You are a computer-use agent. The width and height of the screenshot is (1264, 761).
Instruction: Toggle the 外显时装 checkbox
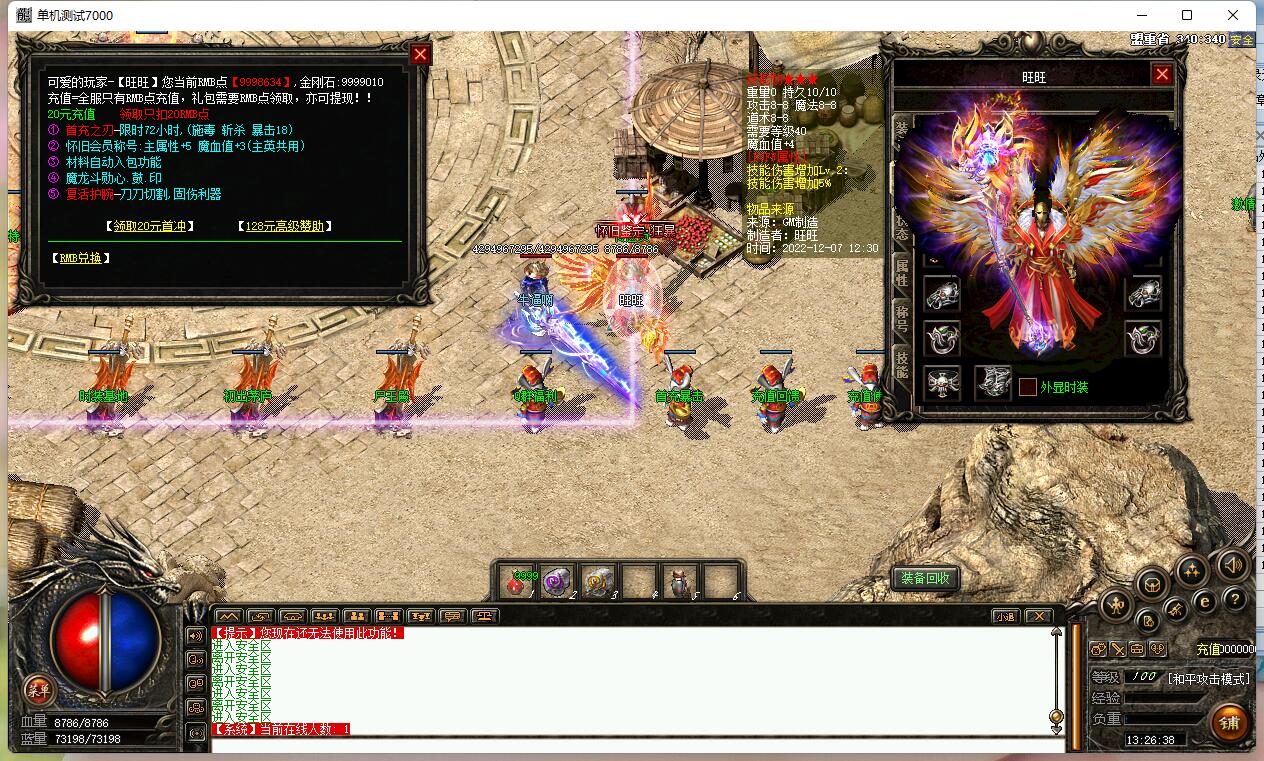pos(1027,387)
